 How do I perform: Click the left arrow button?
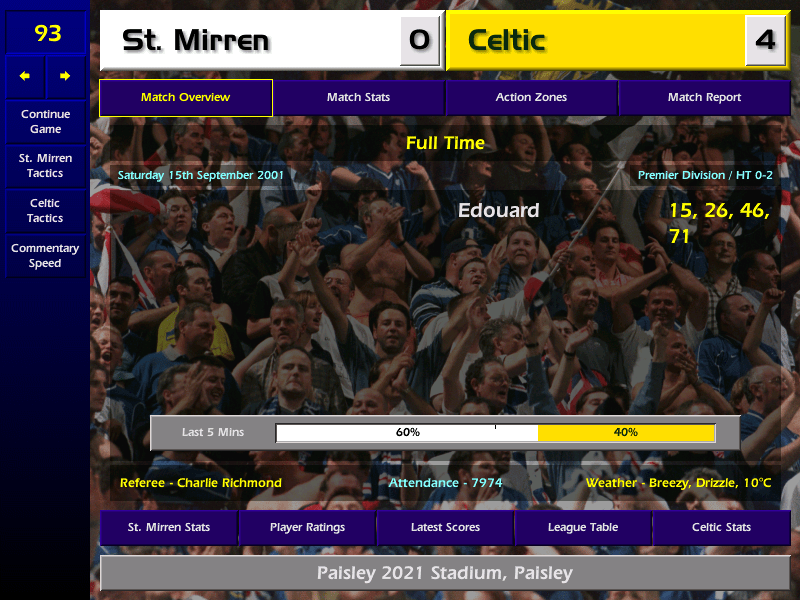coord(25,76)
